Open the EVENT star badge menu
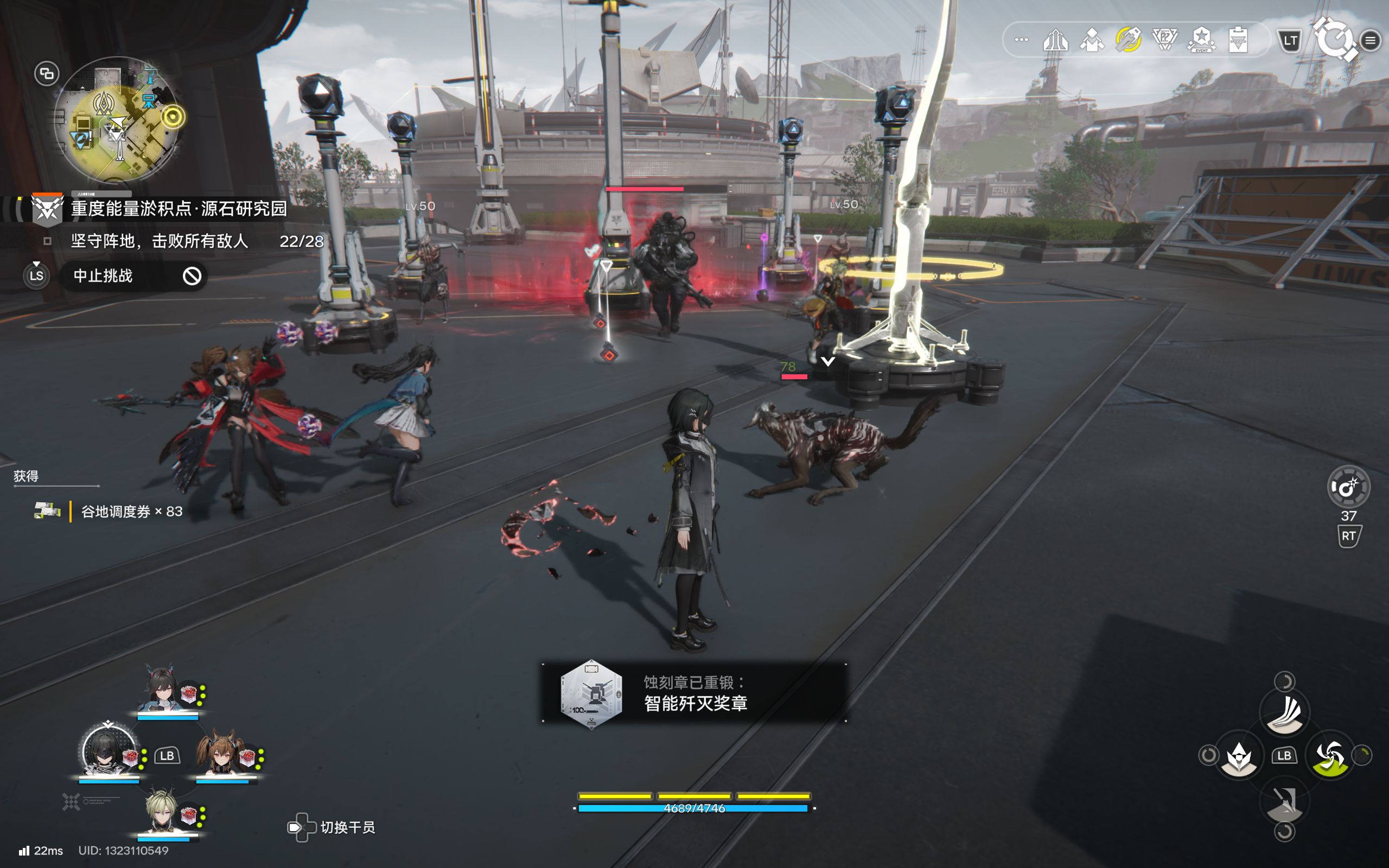 point(1201,40)
